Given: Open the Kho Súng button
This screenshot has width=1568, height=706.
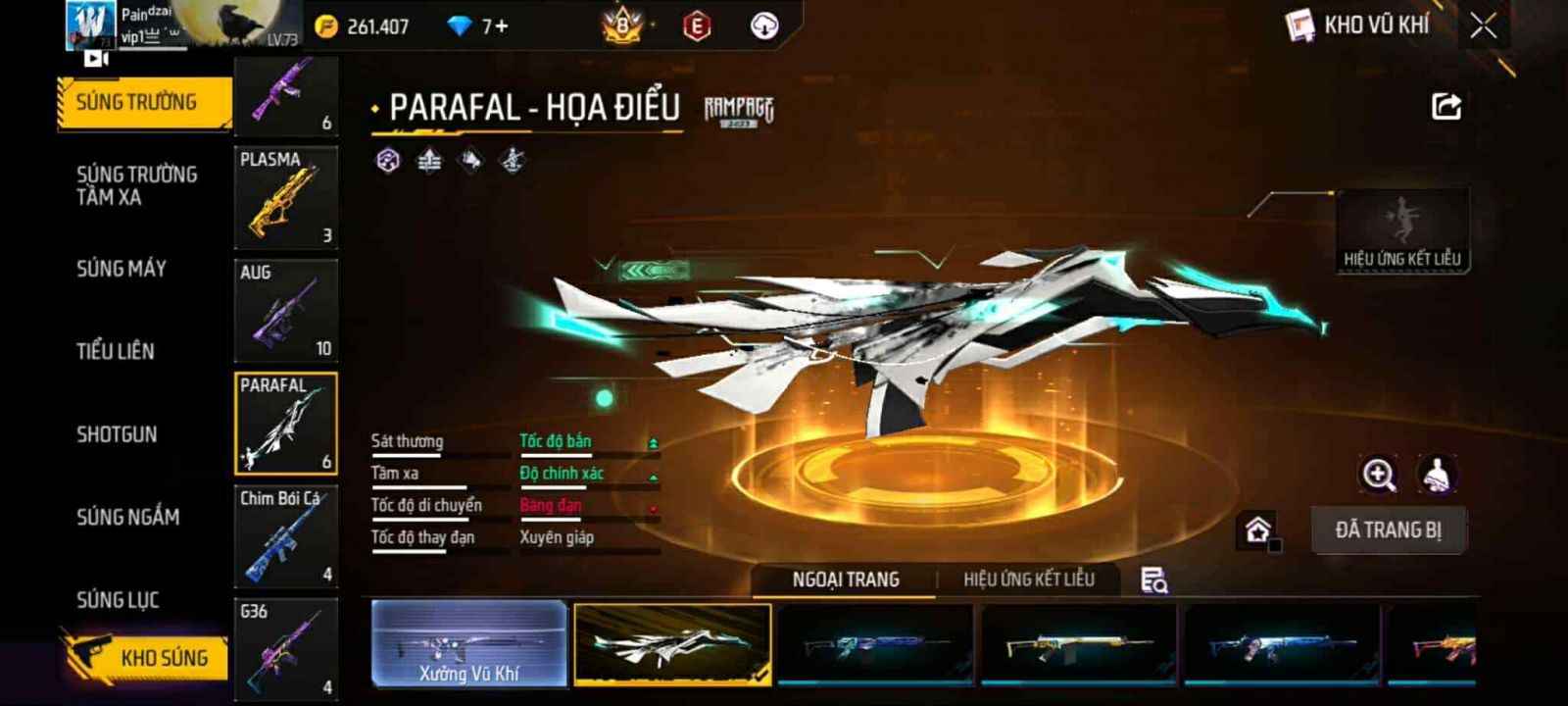Looking at the screenshot, I should tap(147, 657).
